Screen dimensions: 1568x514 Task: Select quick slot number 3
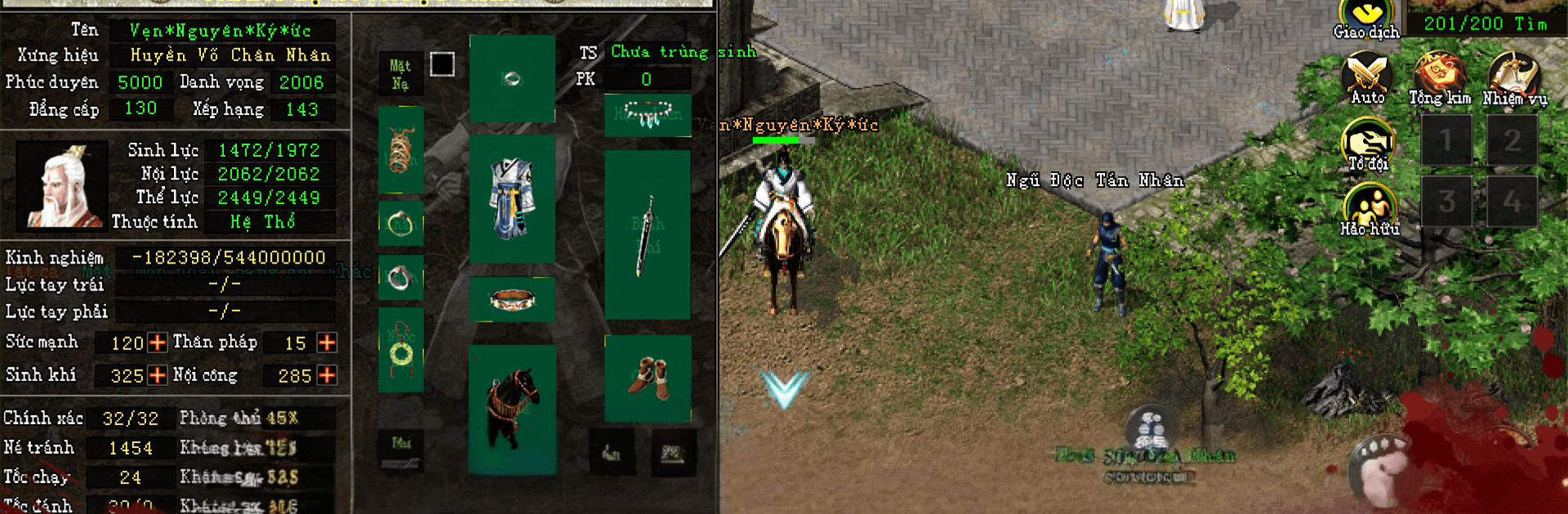(1446, 201)
